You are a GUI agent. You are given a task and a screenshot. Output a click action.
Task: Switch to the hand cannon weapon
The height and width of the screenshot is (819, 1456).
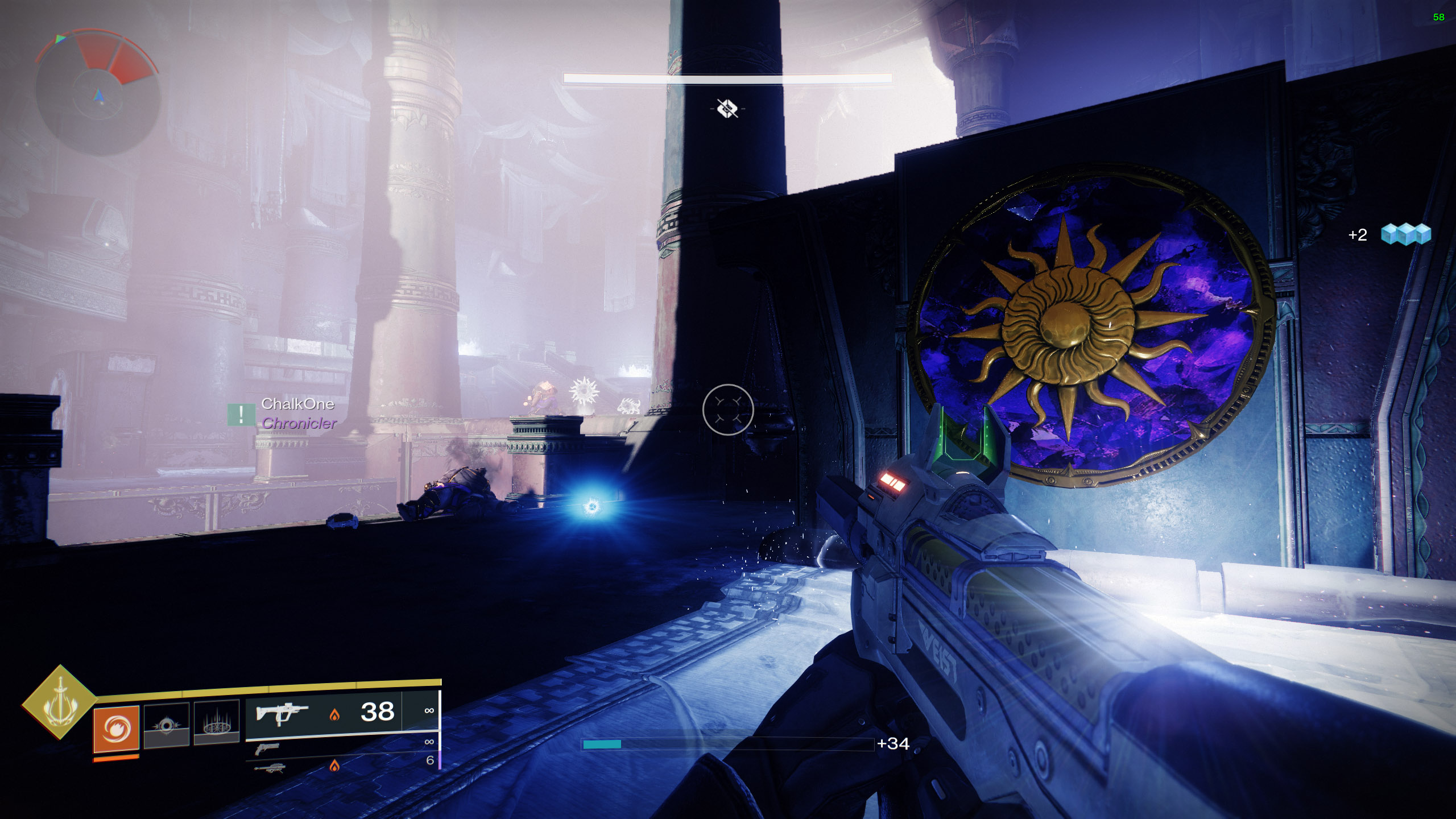point(267,748)
